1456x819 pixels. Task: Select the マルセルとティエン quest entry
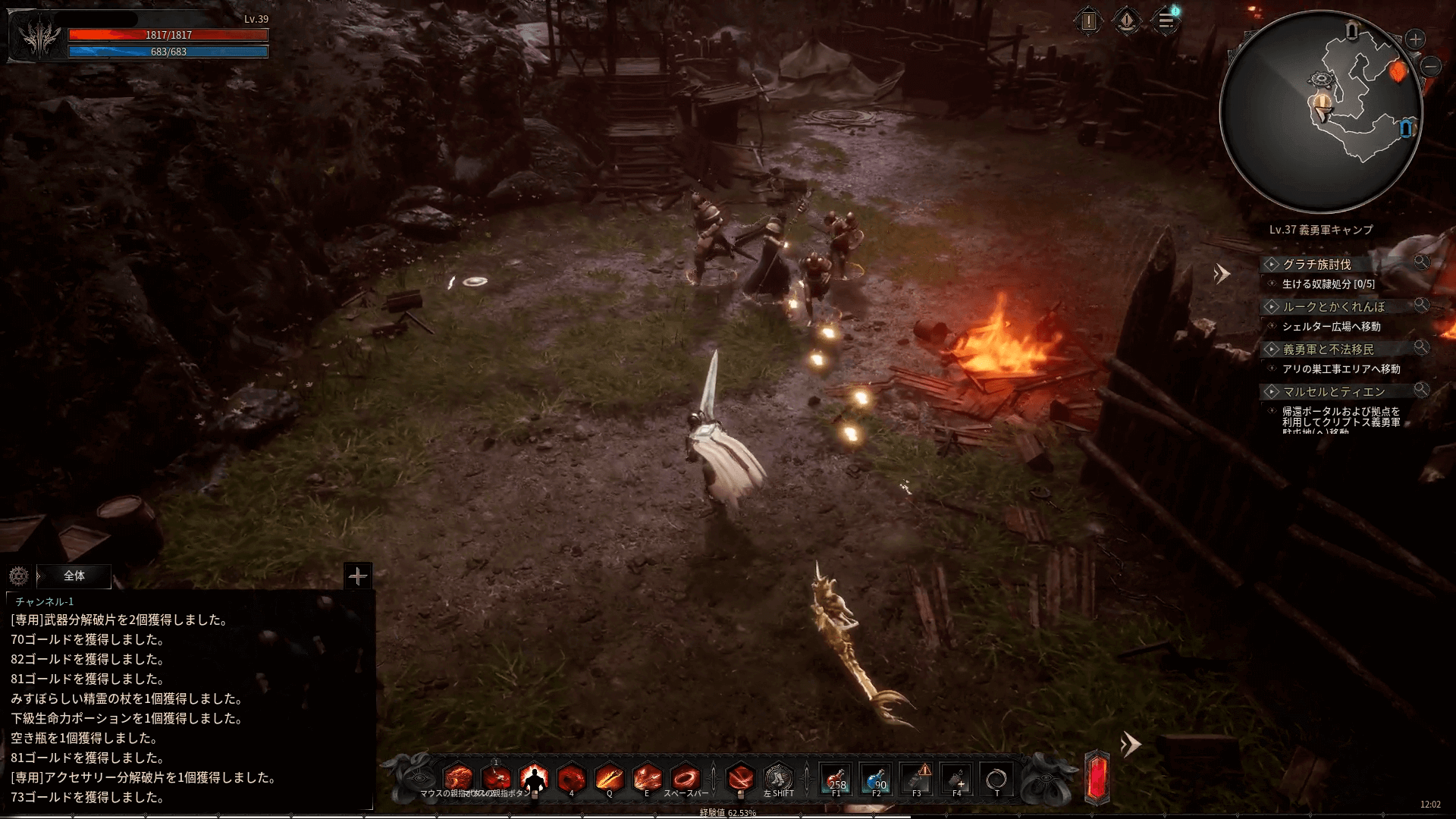tap(1333, 391)
